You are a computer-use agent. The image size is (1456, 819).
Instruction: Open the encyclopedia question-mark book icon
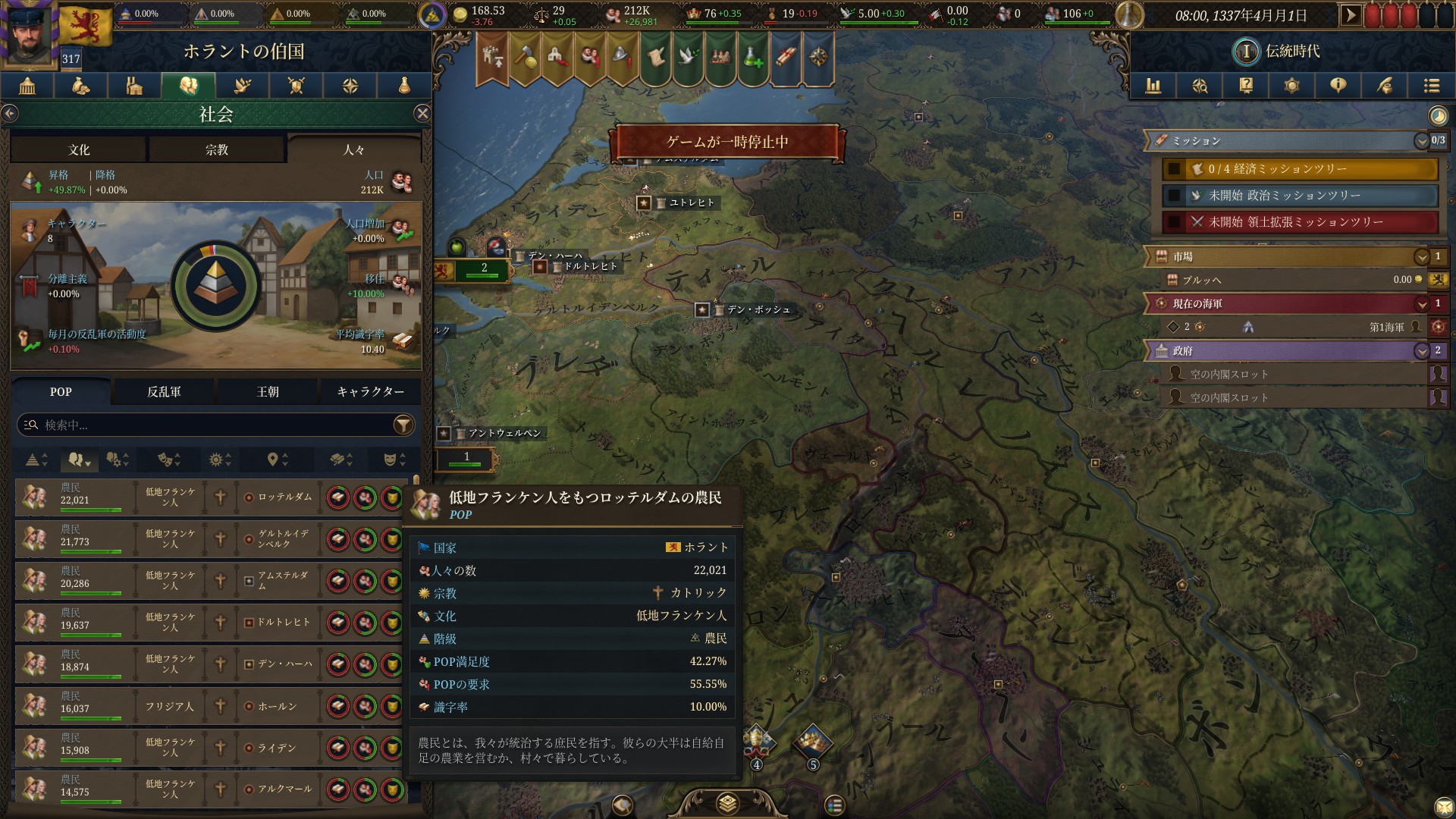coord(1246,86)
